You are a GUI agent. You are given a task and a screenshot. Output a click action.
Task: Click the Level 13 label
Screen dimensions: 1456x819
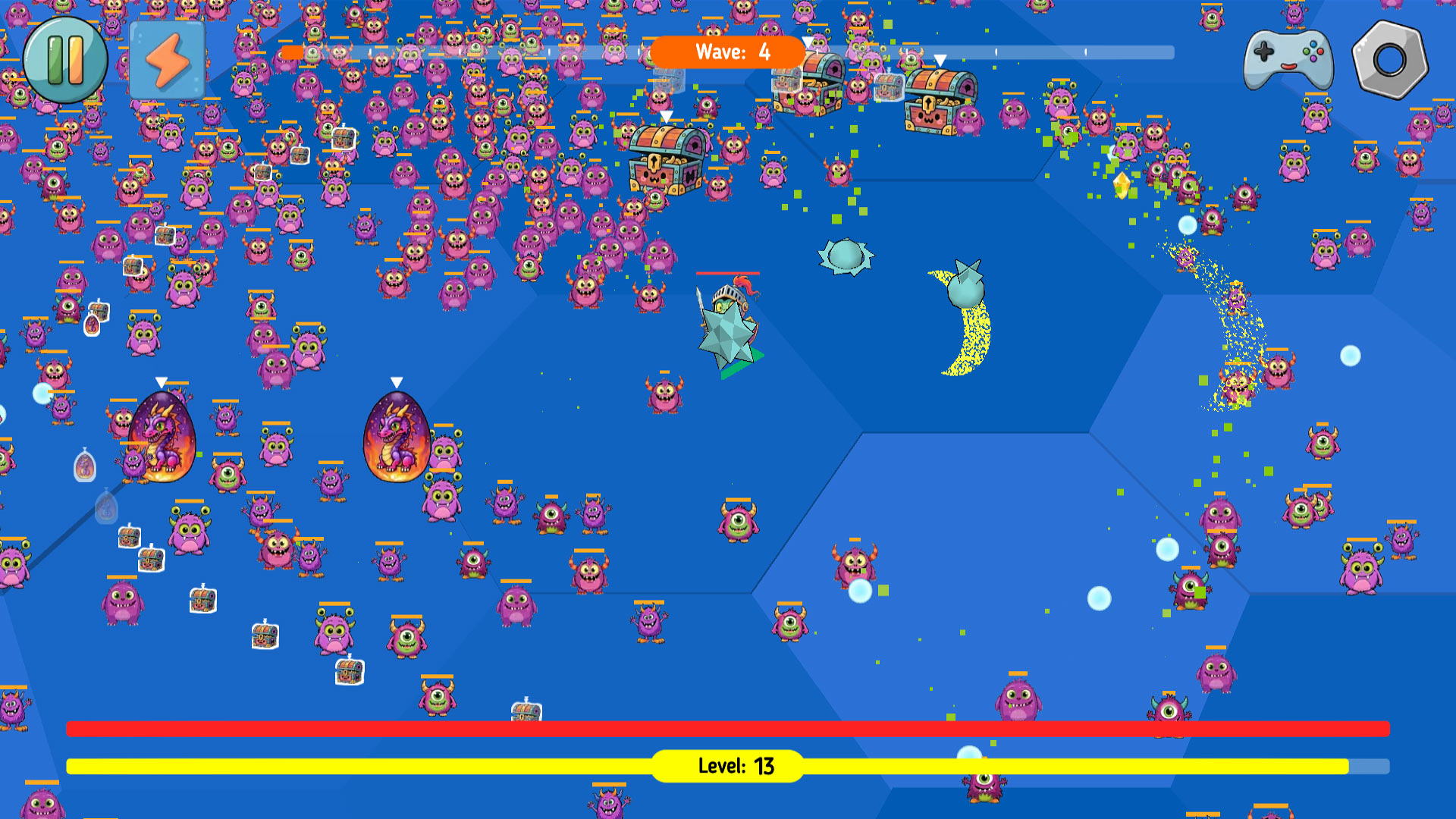click(x=727, y=767)
